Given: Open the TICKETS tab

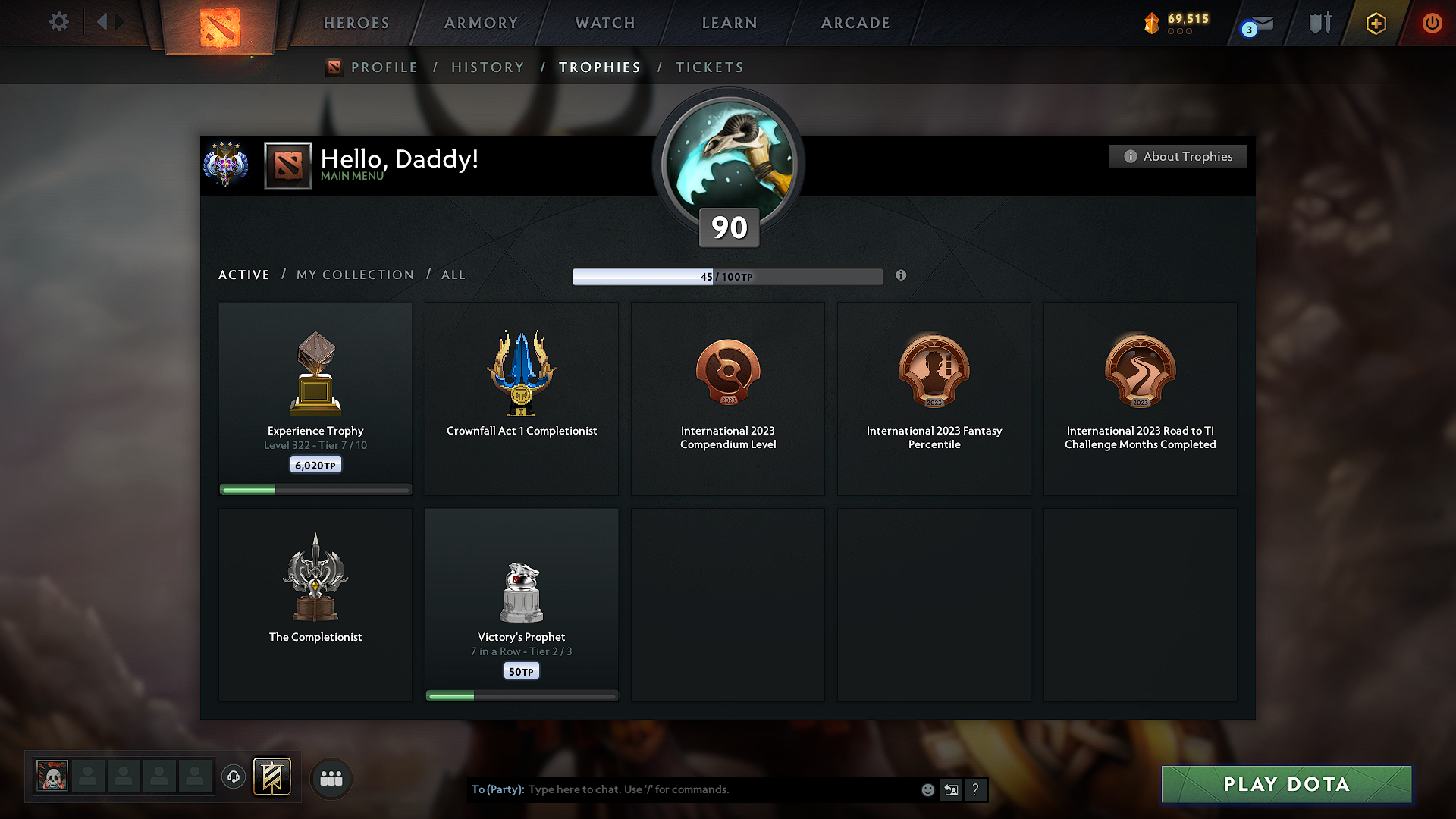Looking at the screenshot, I should pyautogui.click(x=709, y=67).
